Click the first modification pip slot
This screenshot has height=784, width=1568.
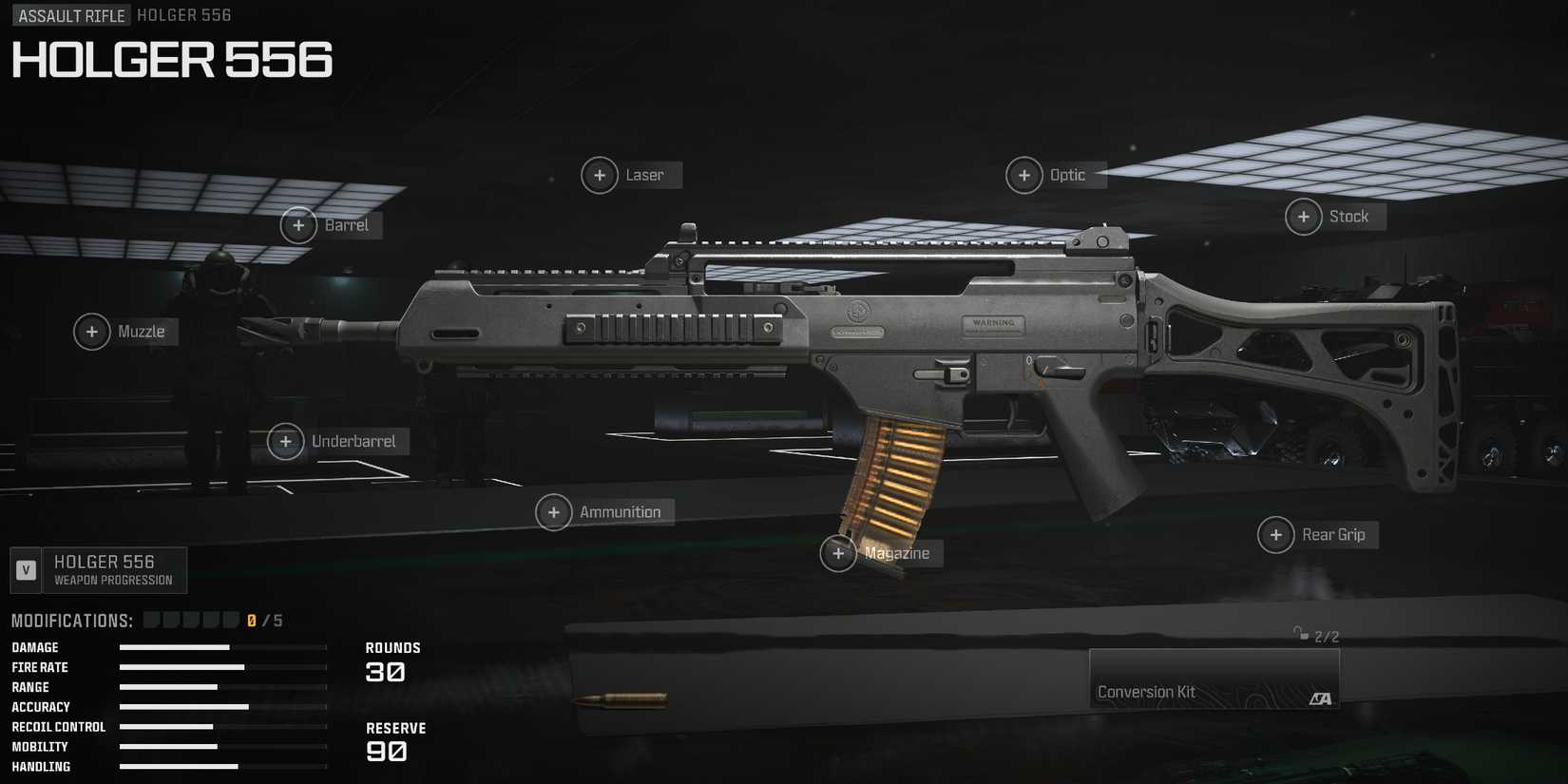(x=150, y=618)
